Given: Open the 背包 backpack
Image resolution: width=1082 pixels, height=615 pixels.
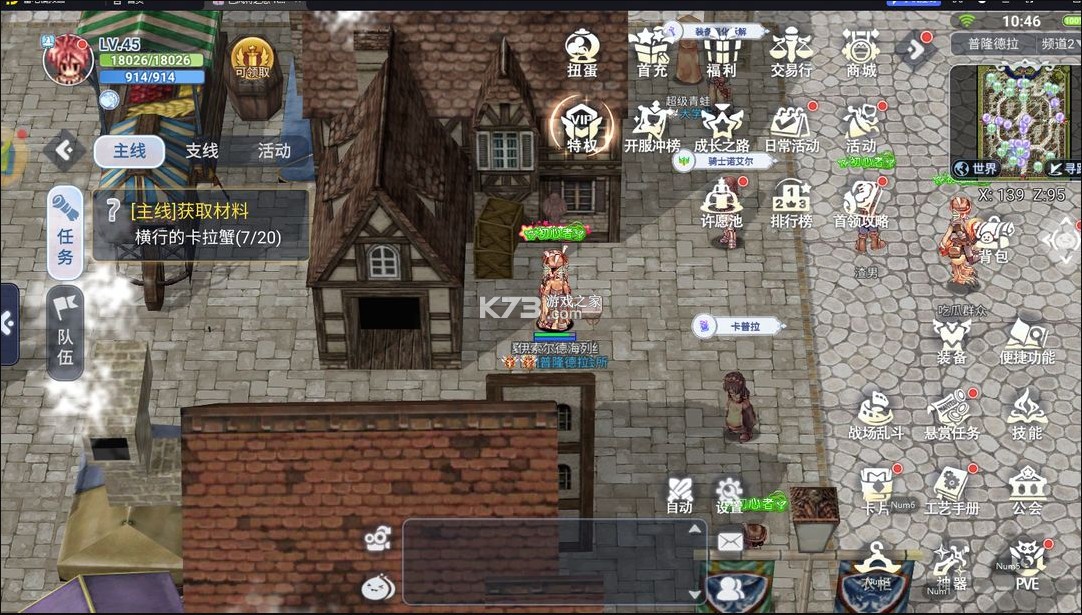Looking at the screenshot, I should (992, 241).
